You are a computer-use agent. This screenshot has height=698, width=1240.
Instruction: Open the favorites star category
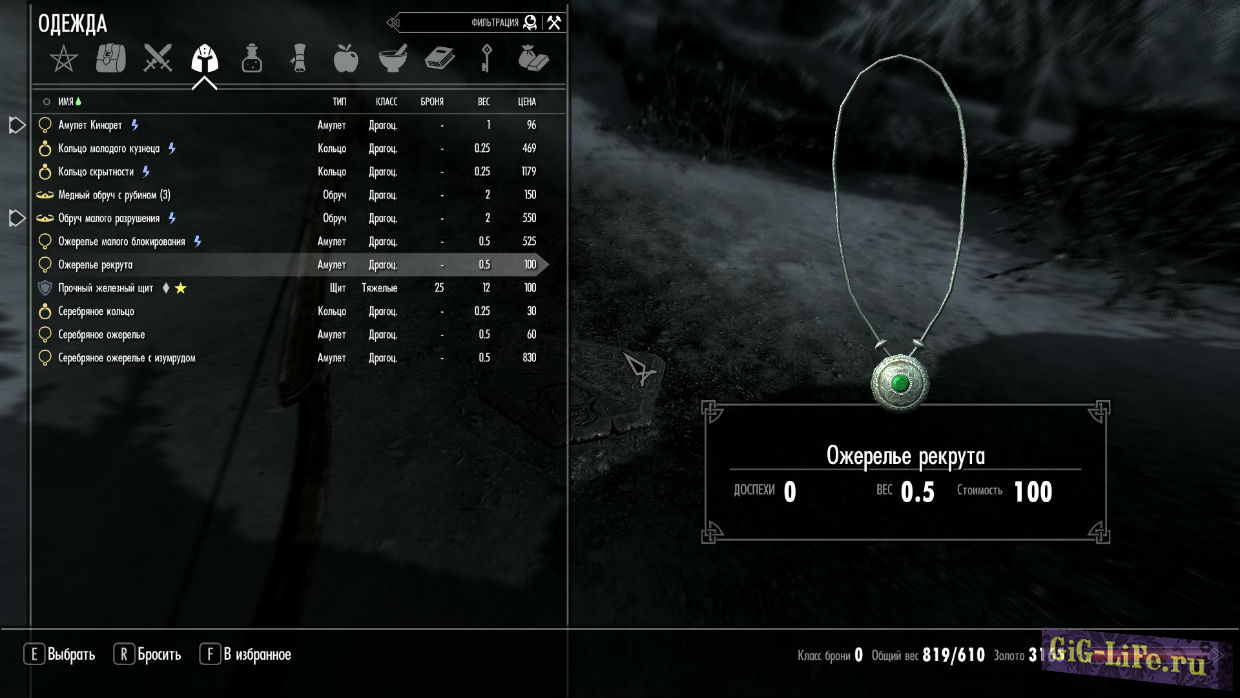[63, 59]
